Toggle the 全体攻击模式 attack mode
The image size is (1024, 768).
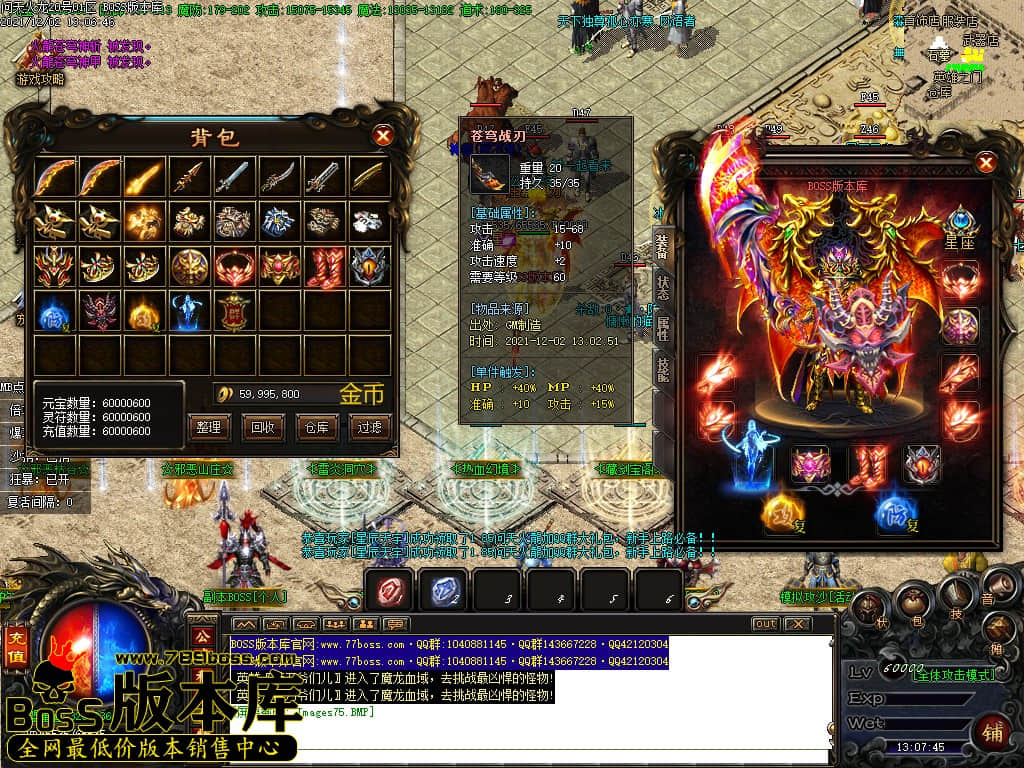point(954,675)
